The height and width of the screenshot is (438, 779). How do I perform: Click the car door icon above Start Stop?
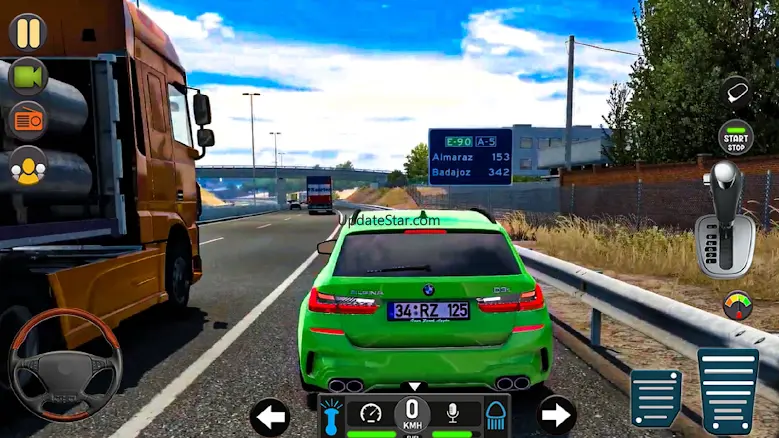736,92
